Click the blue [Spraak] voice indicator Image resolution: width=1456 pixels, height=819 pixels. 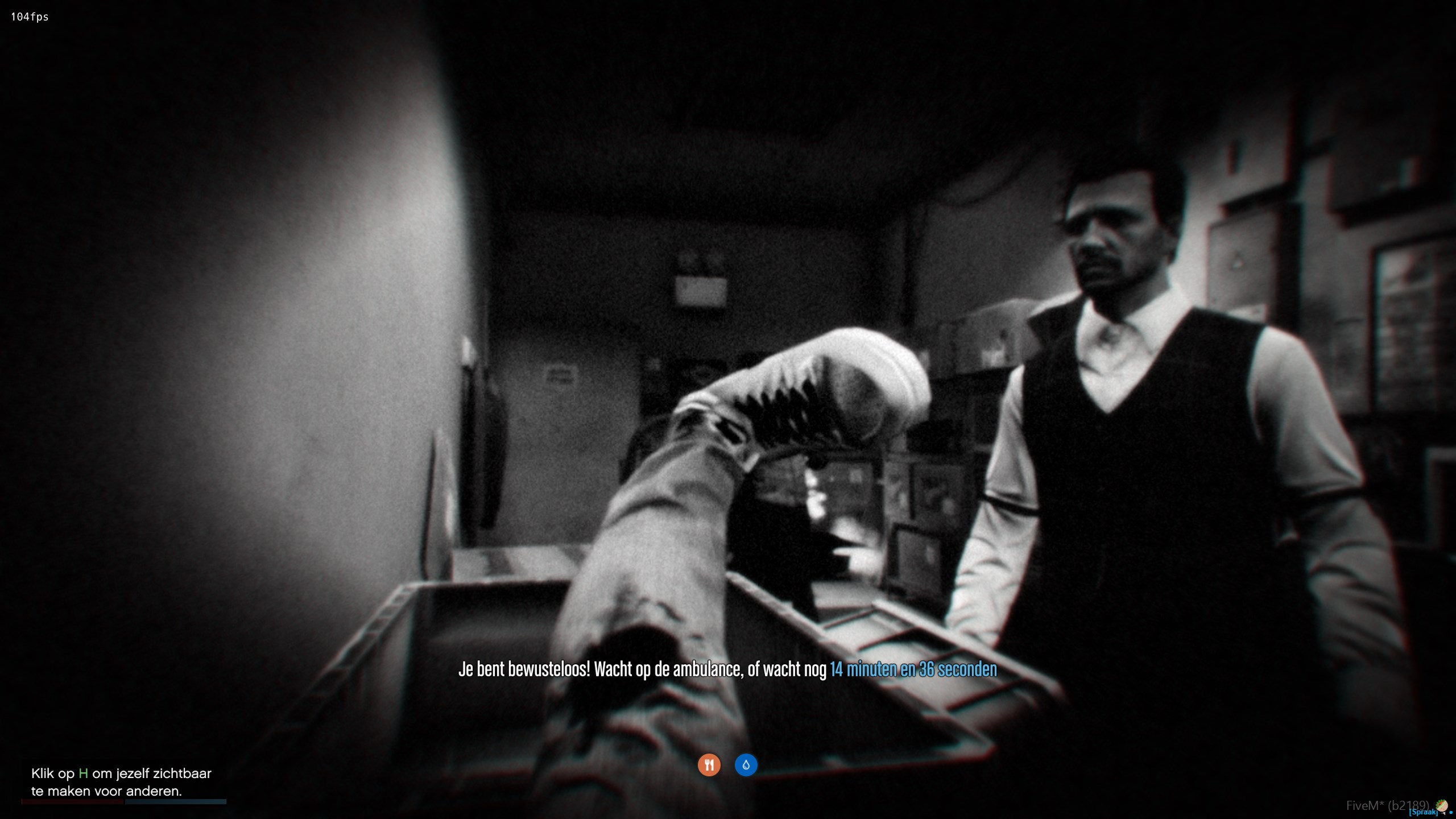1423,812
